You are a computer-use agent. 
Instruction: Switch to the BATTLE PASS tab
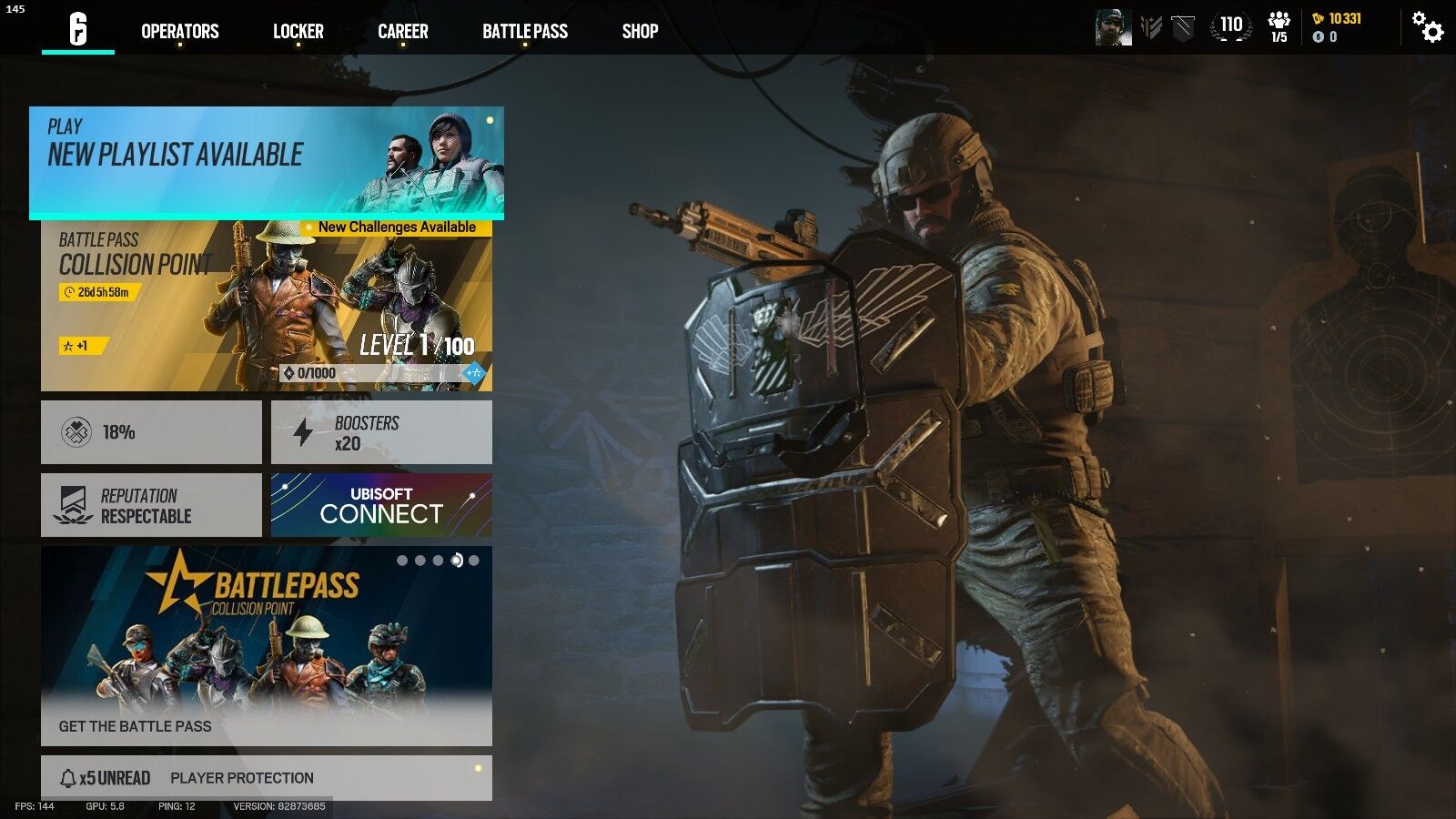click(526, 31)
